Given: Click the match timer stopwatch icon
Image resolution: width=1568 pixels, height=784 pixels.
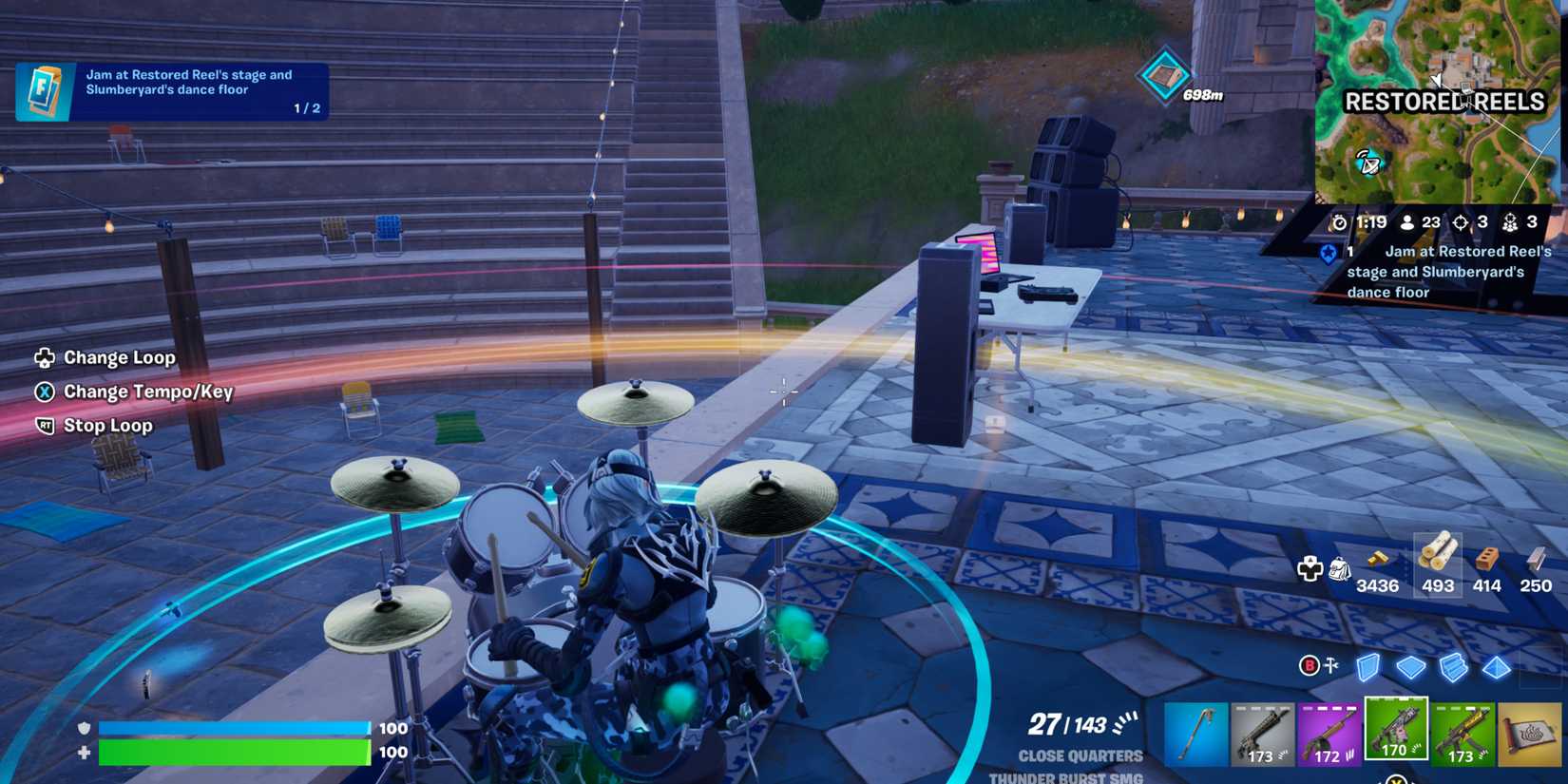Looking at the screenshot, I should coord(1339,221).
